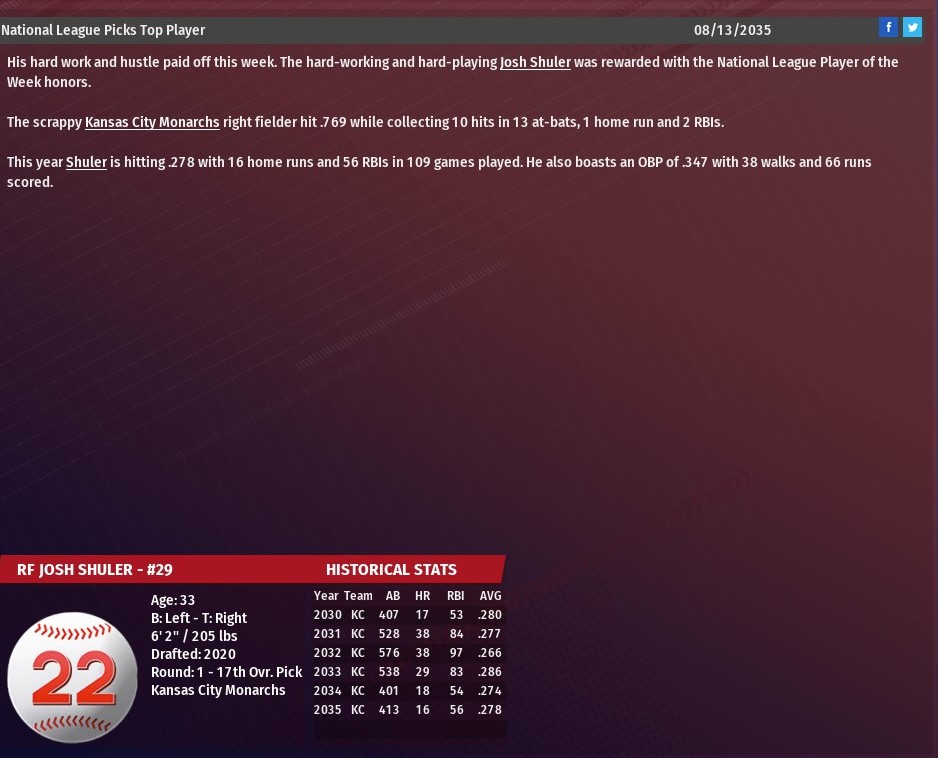This screenshot has width=938, height=758.
Task: Click the number 22 baseball player portrait
Action: coord(72,677)
